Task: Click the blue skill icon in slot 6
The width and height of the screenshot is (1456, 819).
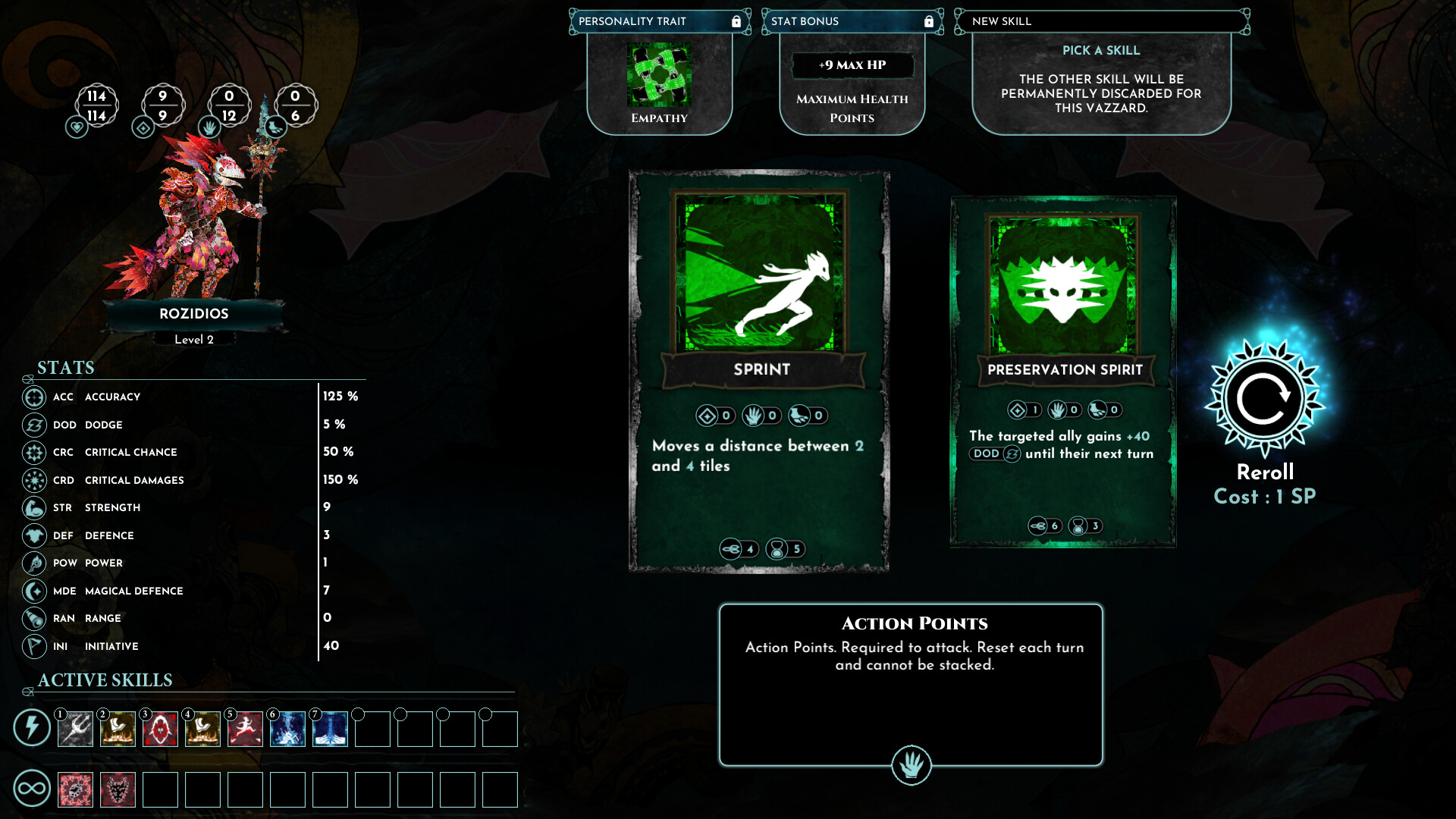Action: (287, 729)
